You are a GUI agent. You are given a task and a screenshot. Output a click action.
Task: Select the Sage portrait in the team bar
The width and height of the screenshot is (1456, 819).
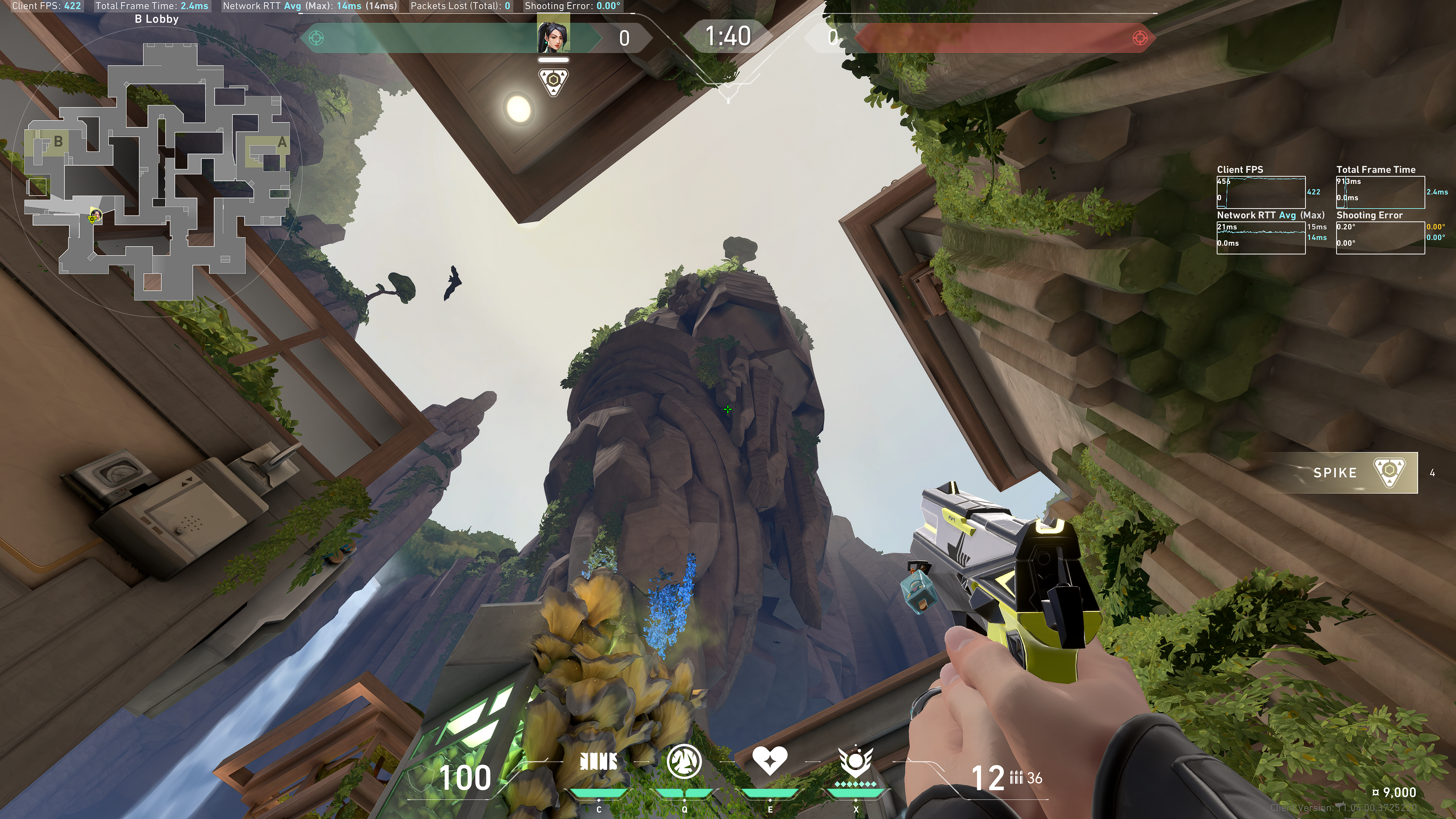(x=553, y=34)
